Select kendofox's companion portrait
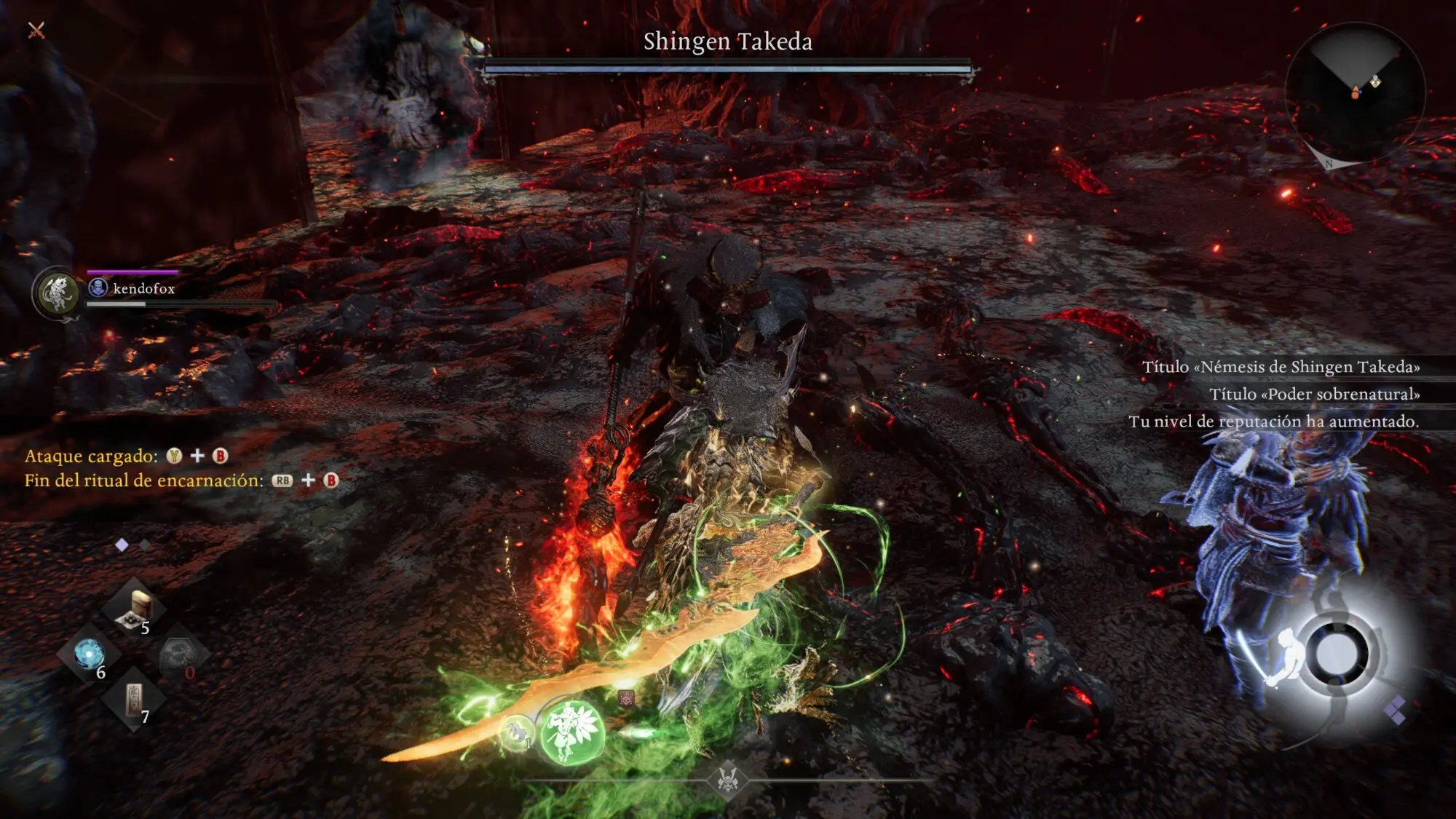Screen dimensions: 1456x819 [x=58, y=293]
